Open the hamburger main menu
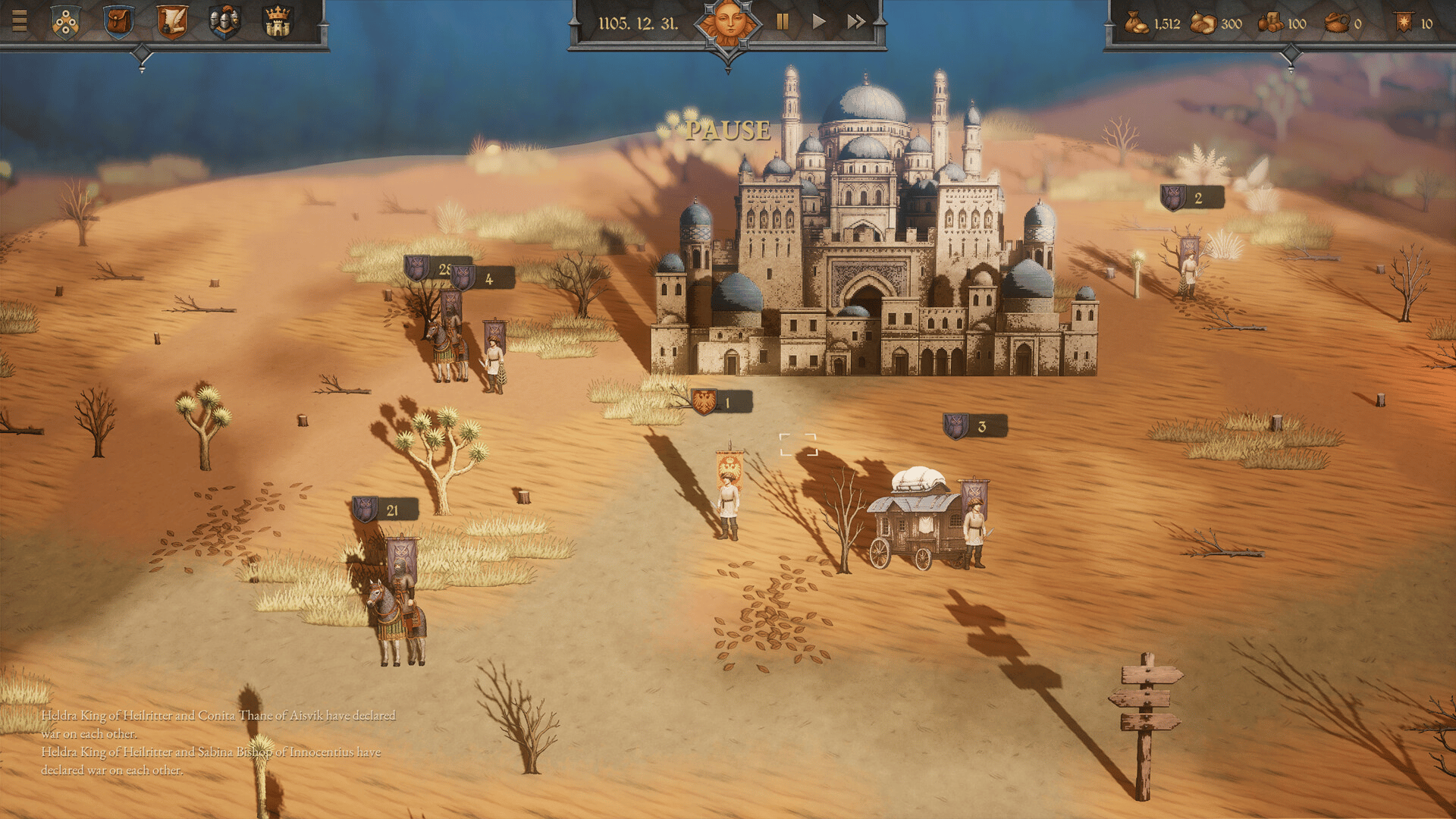This screenshot has width=1456, height=819. [20, 21]
